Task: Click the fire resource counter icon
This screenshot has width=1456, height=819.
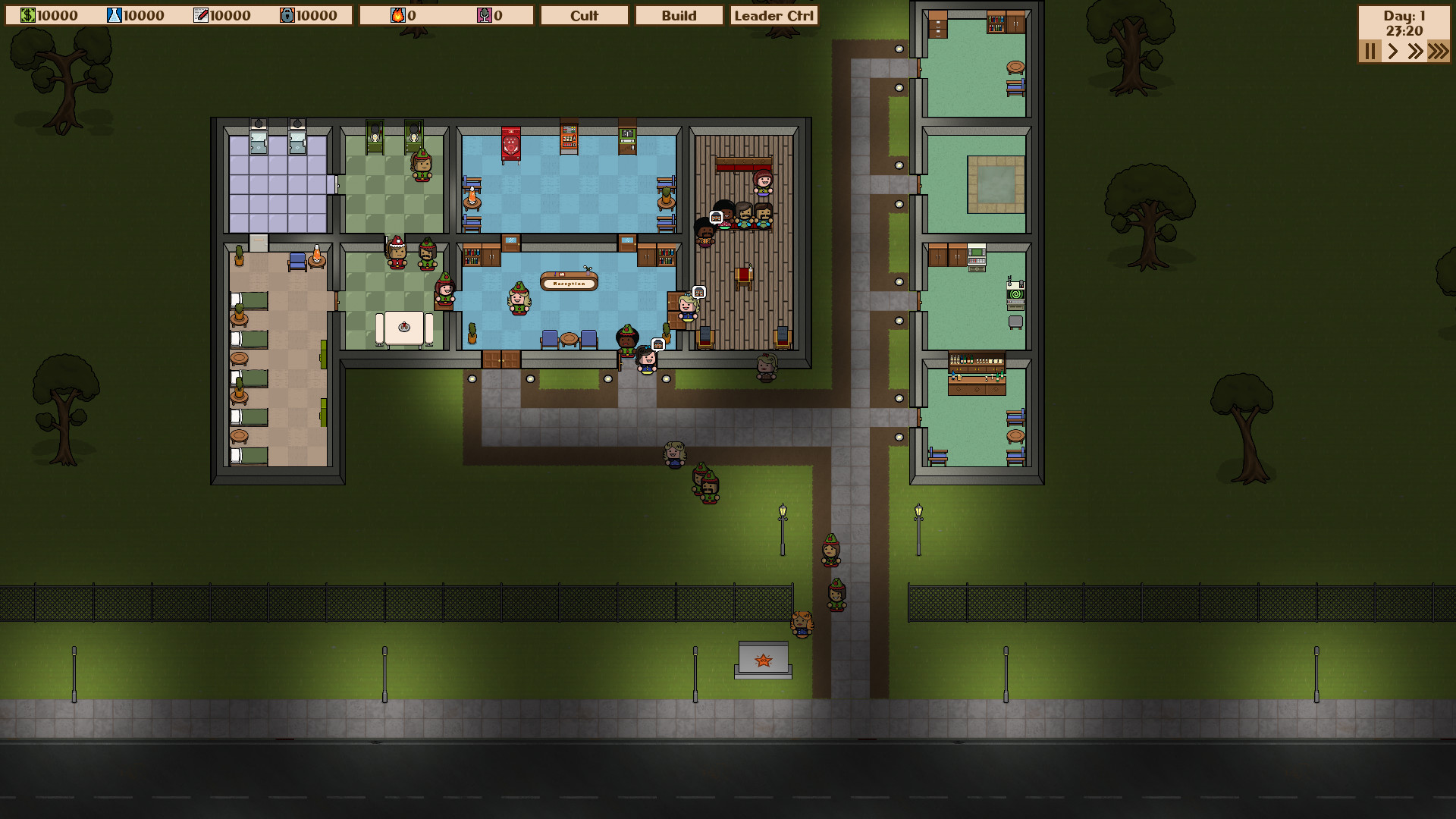Action: pos(397,14)
